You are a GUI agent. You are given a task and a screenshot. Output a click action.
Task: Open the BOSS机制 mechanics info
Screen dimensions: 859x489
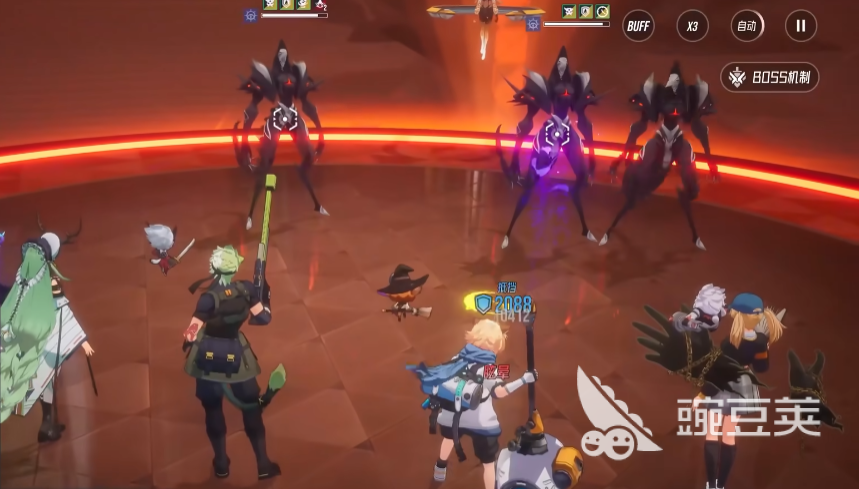pyautogui.click(x=770, y=77)
